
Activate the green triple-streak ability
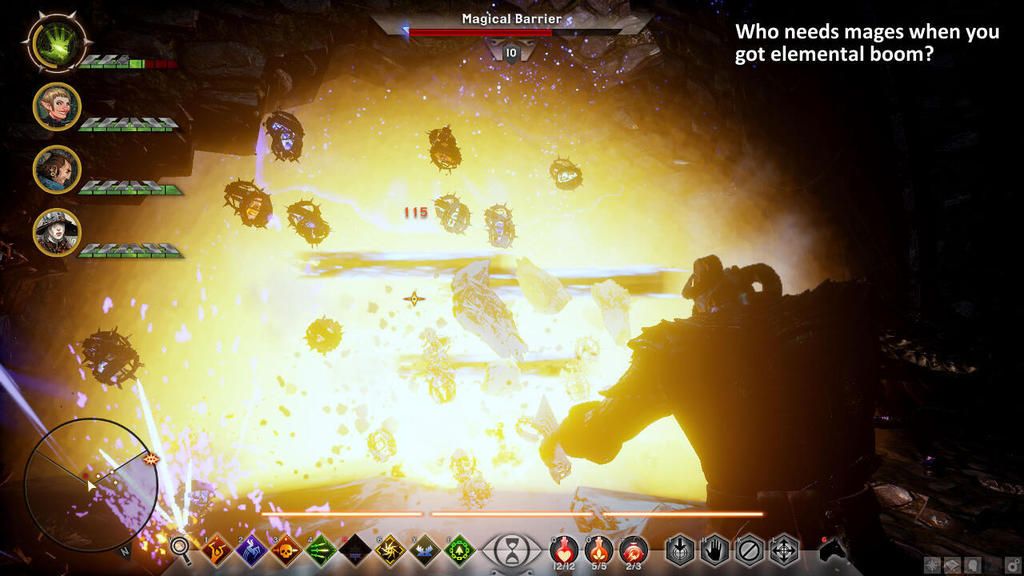coord(320,548)
